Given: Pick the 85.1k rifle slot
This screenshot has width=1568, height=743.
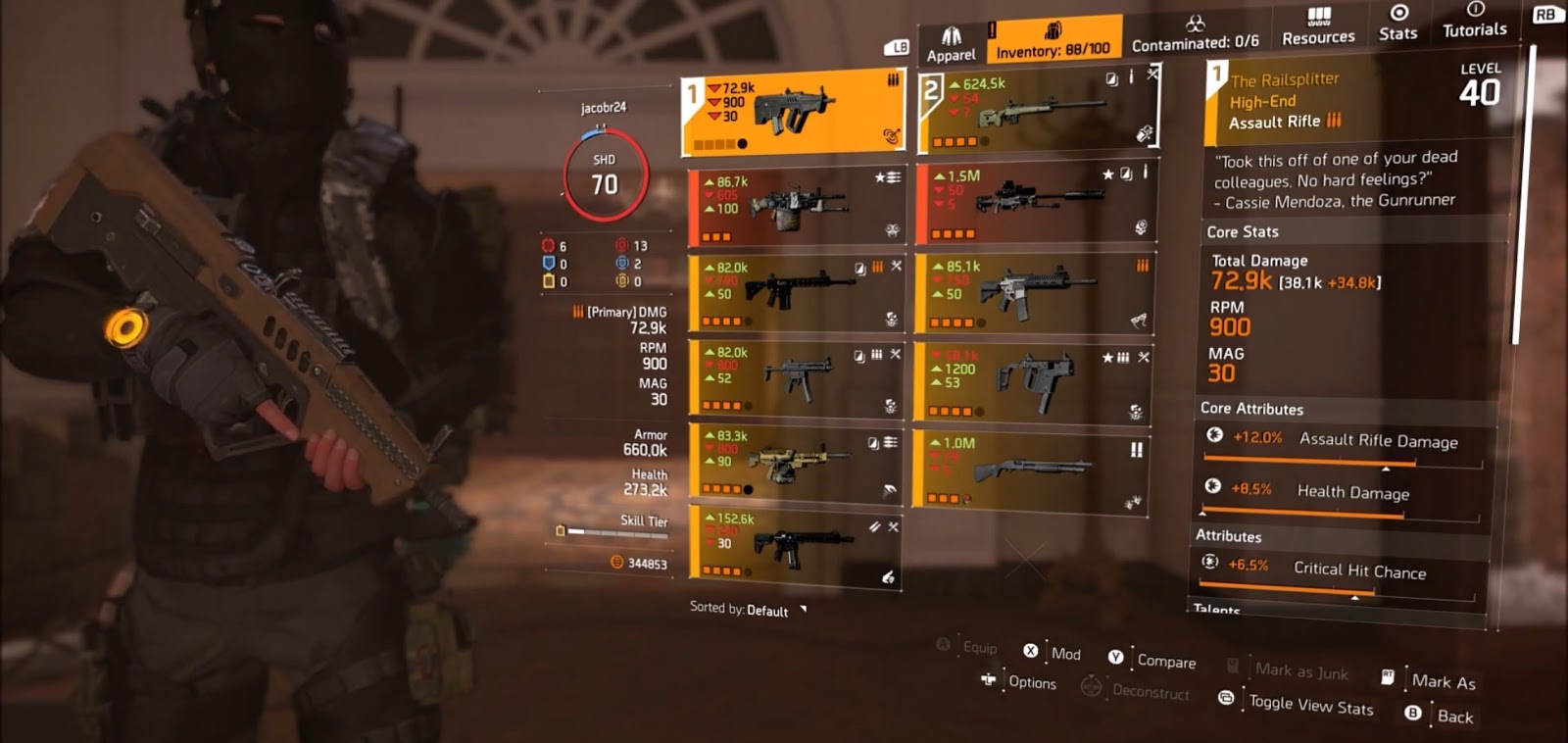Looking at the screenshot, I should click(1036, 292).
